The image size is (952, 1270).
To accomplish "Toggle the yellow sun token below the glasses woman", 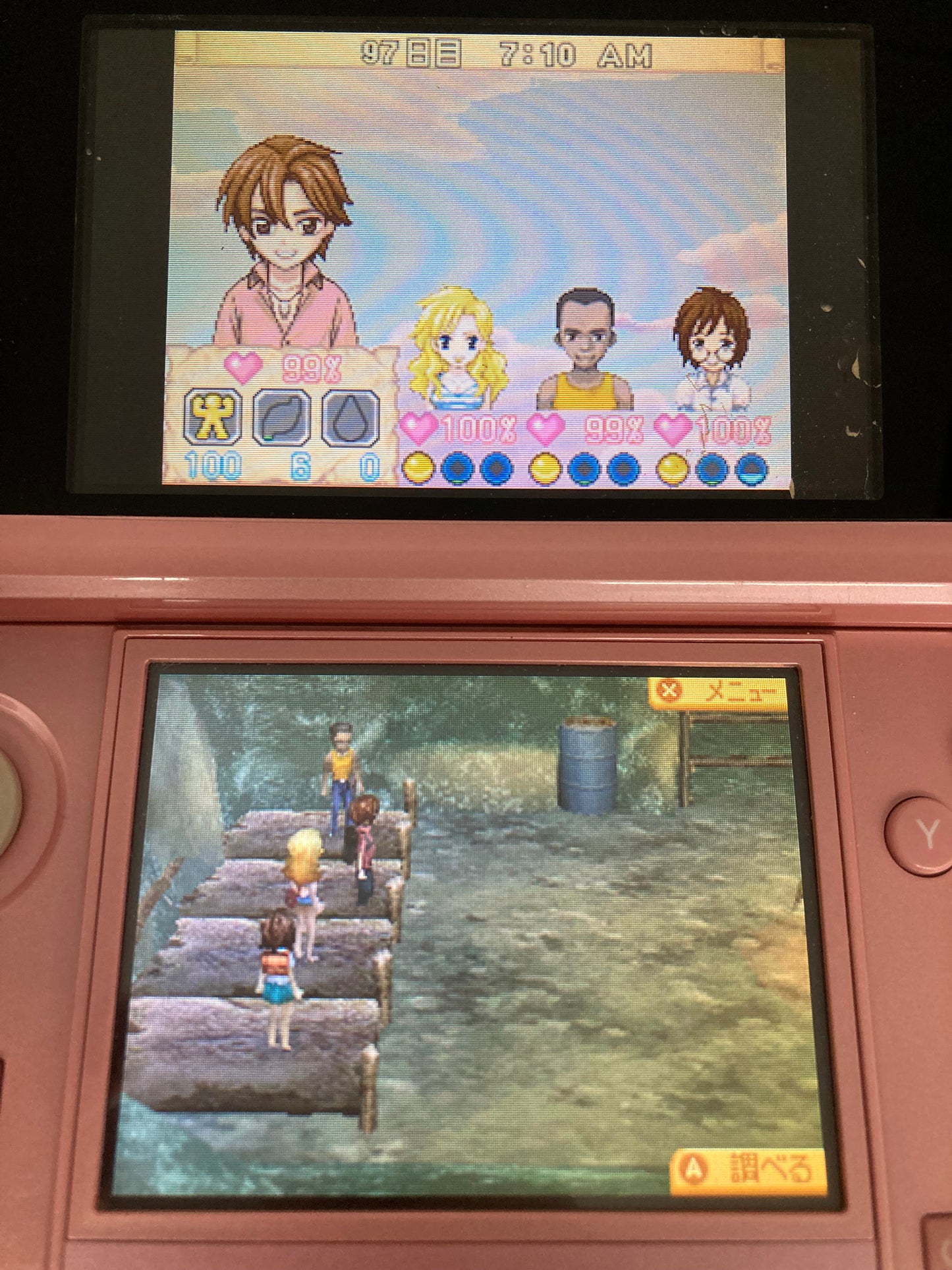I will pos(673,469).
